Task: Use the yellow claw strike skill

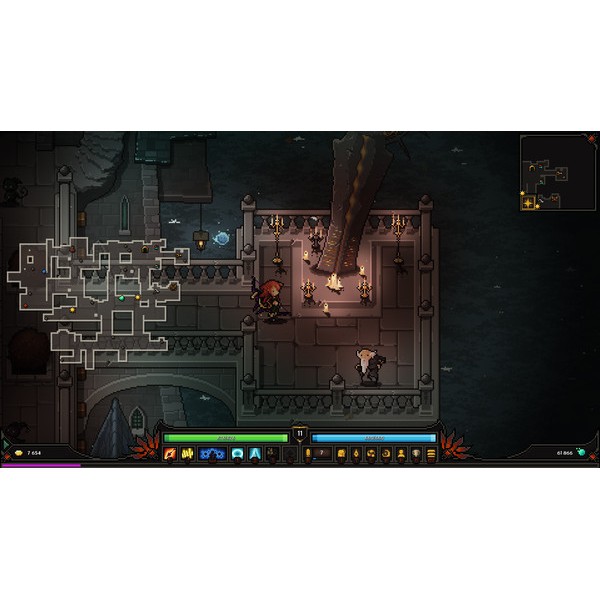Action: [x=186, y=454]
